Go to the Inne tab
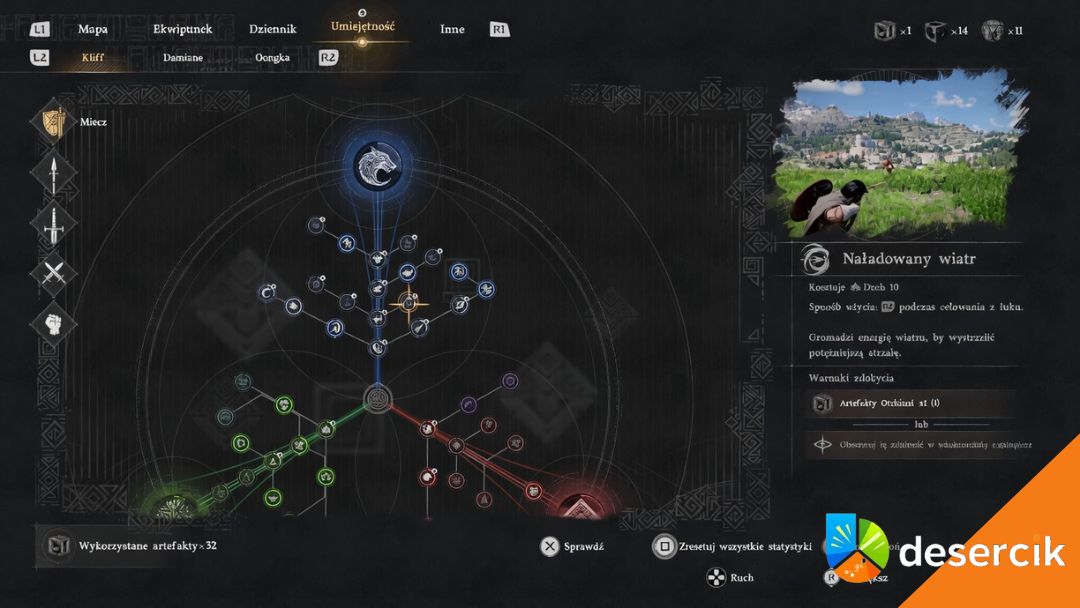The width and height of the screenshot is (1080, 608). tap(452, 29)
